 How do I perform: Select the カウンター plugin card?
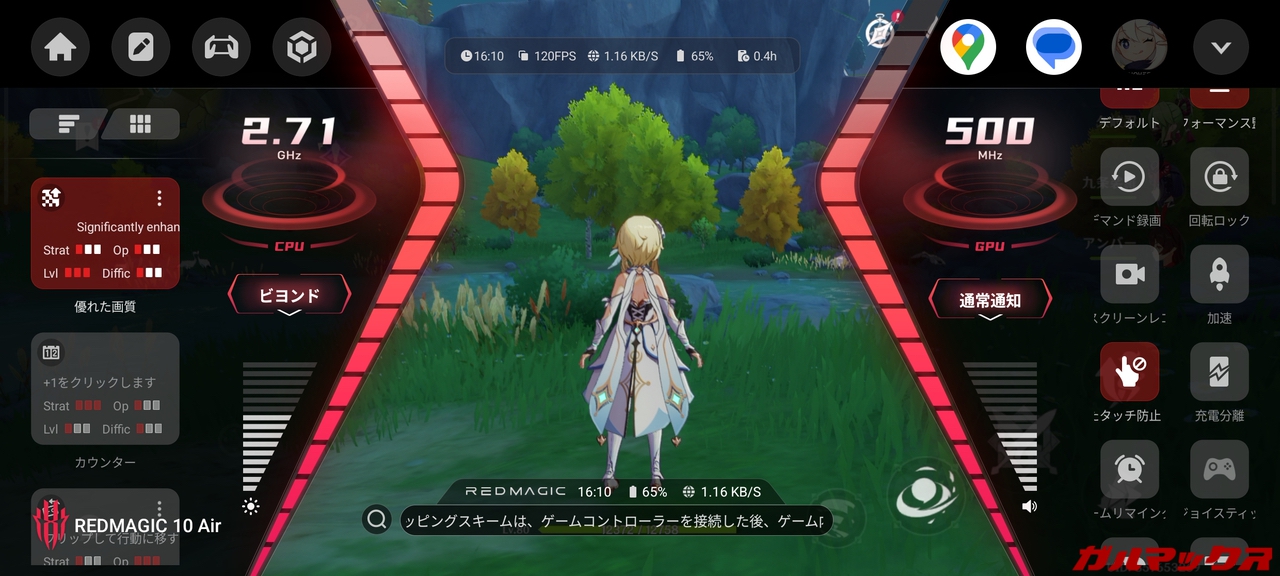pos(105,389)
